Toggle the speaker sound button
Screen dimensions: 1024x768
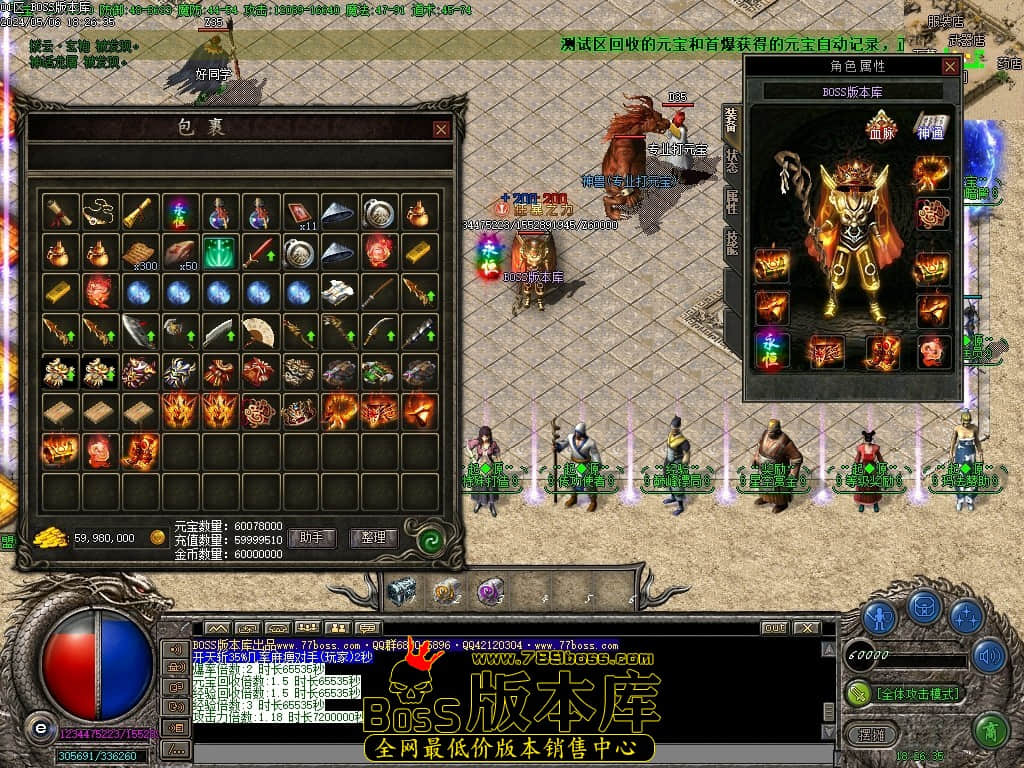click(989, 656)
